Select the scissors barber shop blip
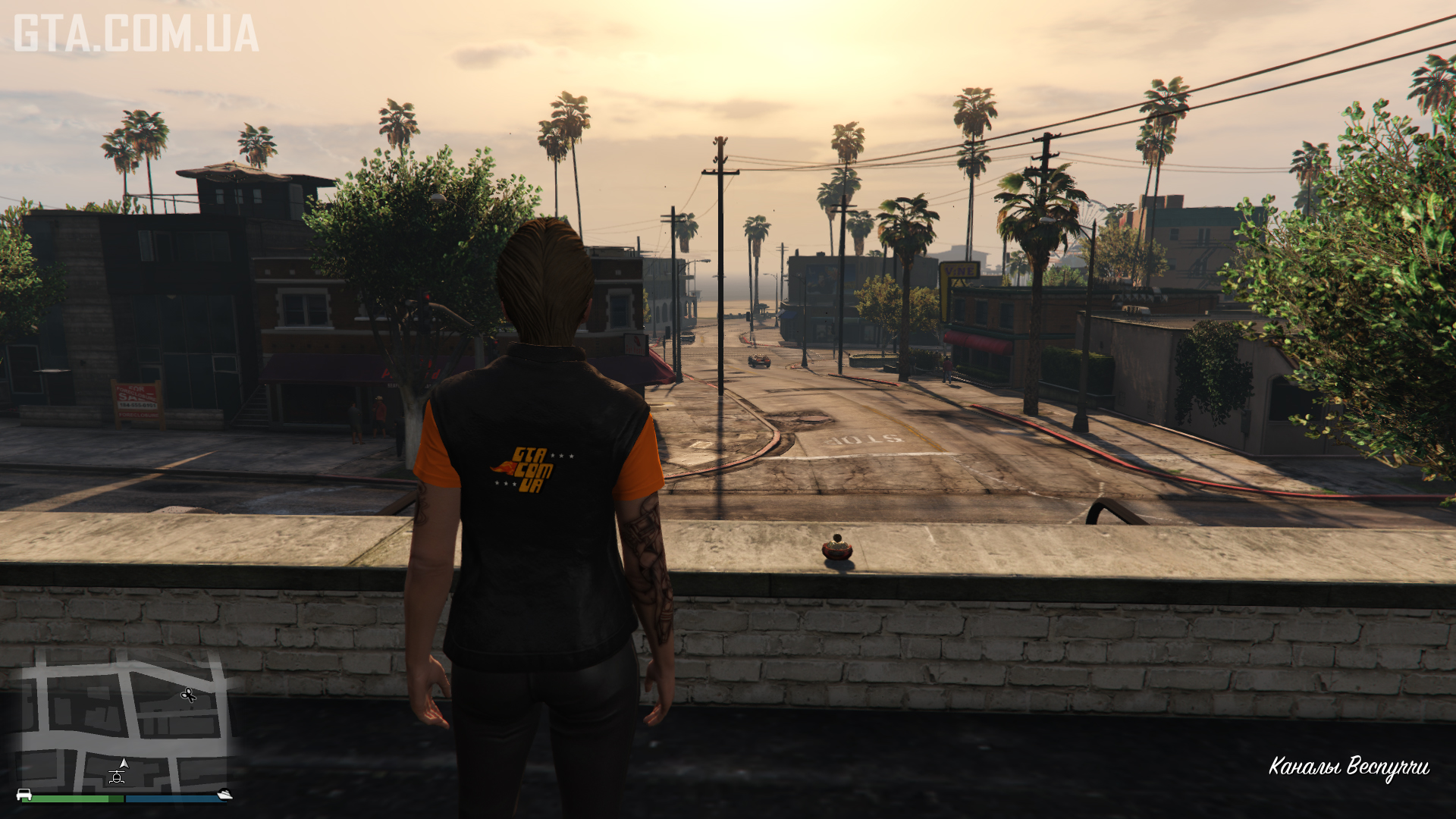The image size is (1456, 819). pos(189,695)
